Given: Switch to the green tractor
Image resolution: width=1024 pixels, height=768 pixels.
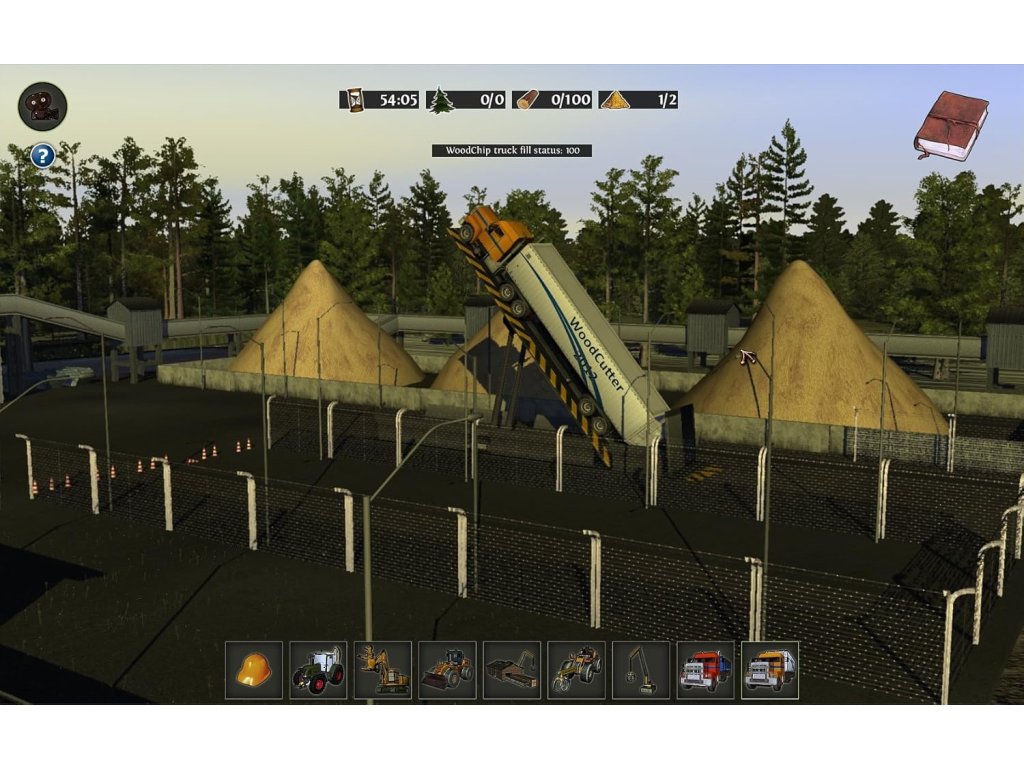Looking at the screenshot, I should 318,670.
